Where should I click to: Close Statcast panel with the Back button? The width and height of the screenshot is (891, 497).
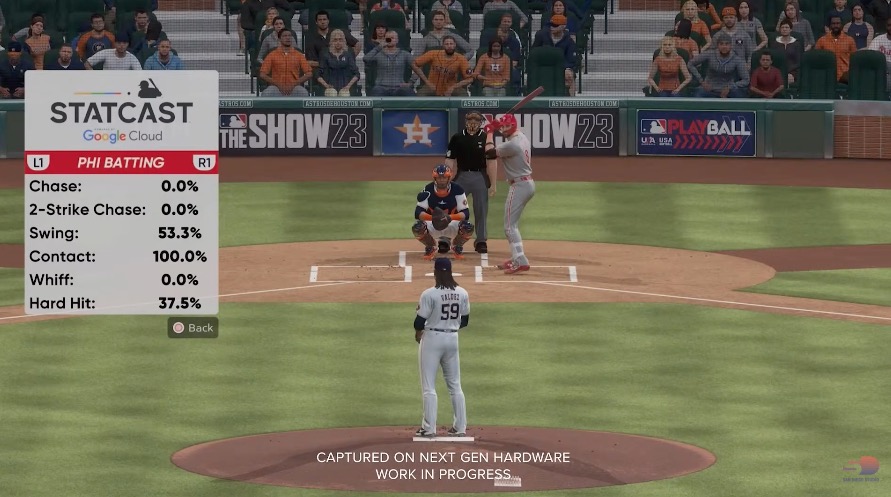193,328
